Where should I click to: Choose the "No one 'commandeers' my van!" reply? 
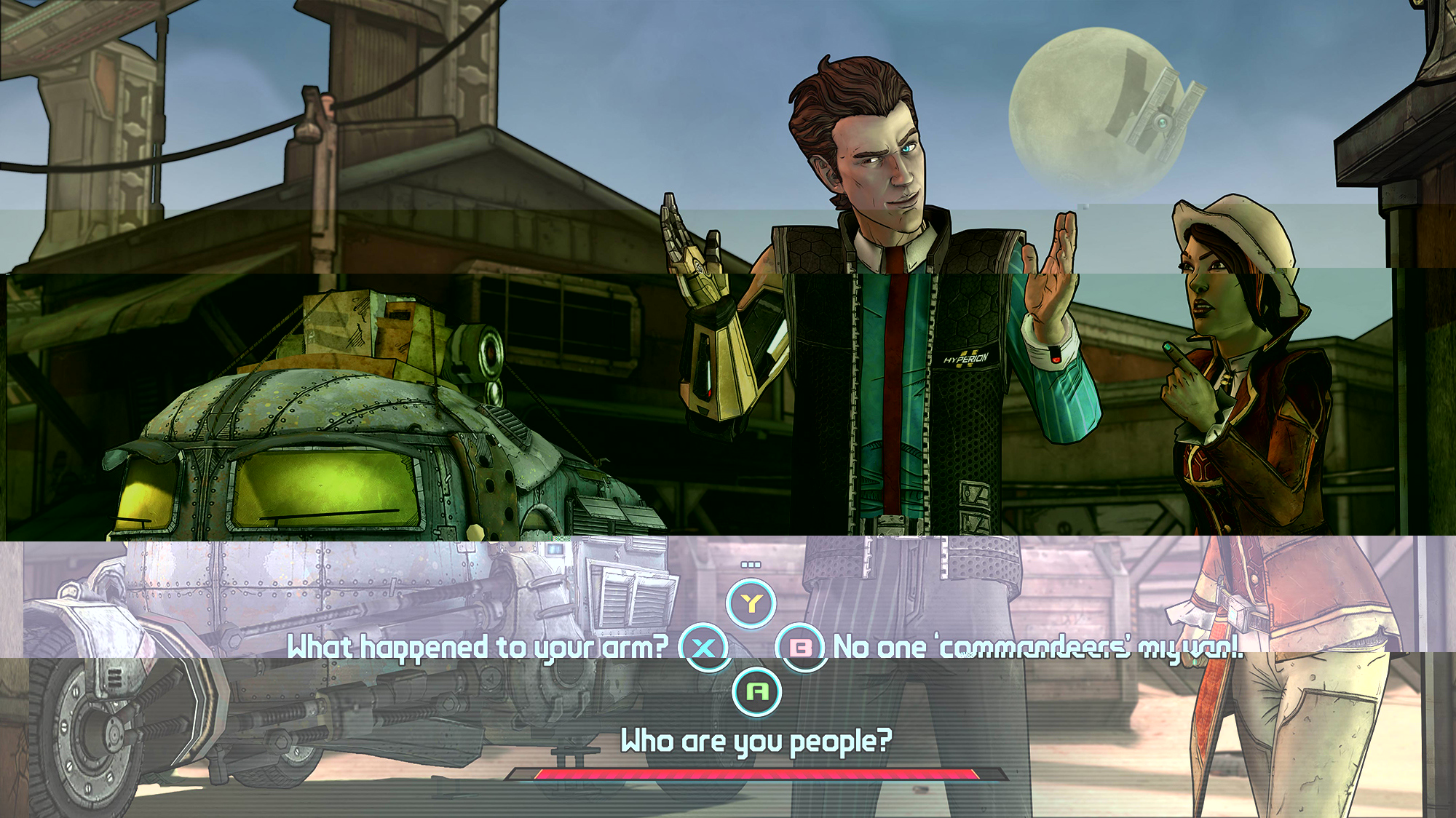coord(1037,647)
